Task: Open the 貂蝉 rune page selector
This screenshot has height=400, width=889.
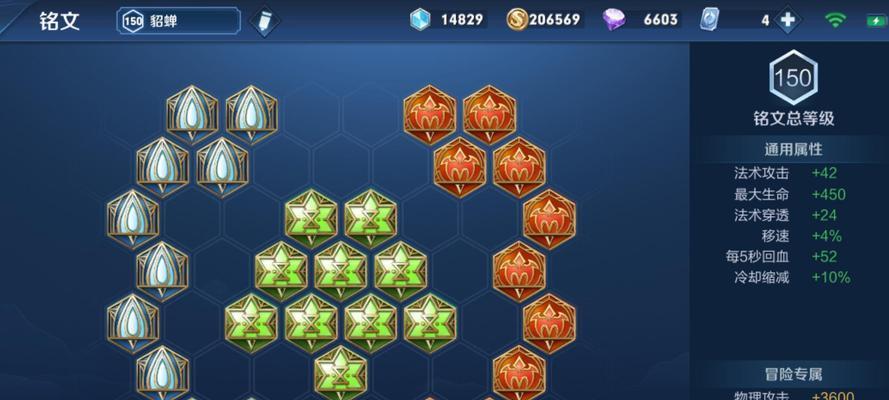Action: (x=180, y=20)
